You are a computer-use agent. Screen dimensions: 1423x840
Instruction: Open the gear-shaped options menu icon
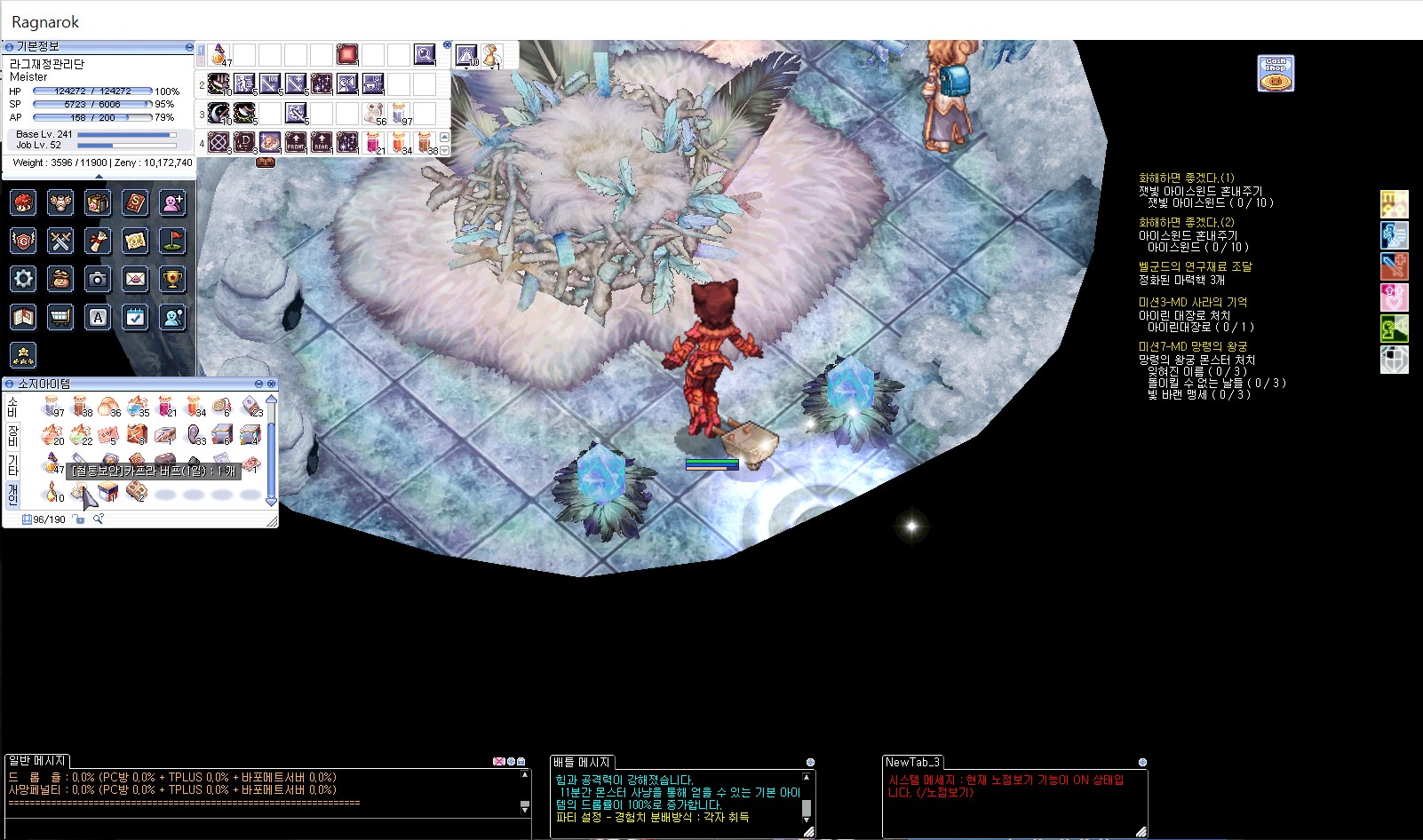point(23,279)
